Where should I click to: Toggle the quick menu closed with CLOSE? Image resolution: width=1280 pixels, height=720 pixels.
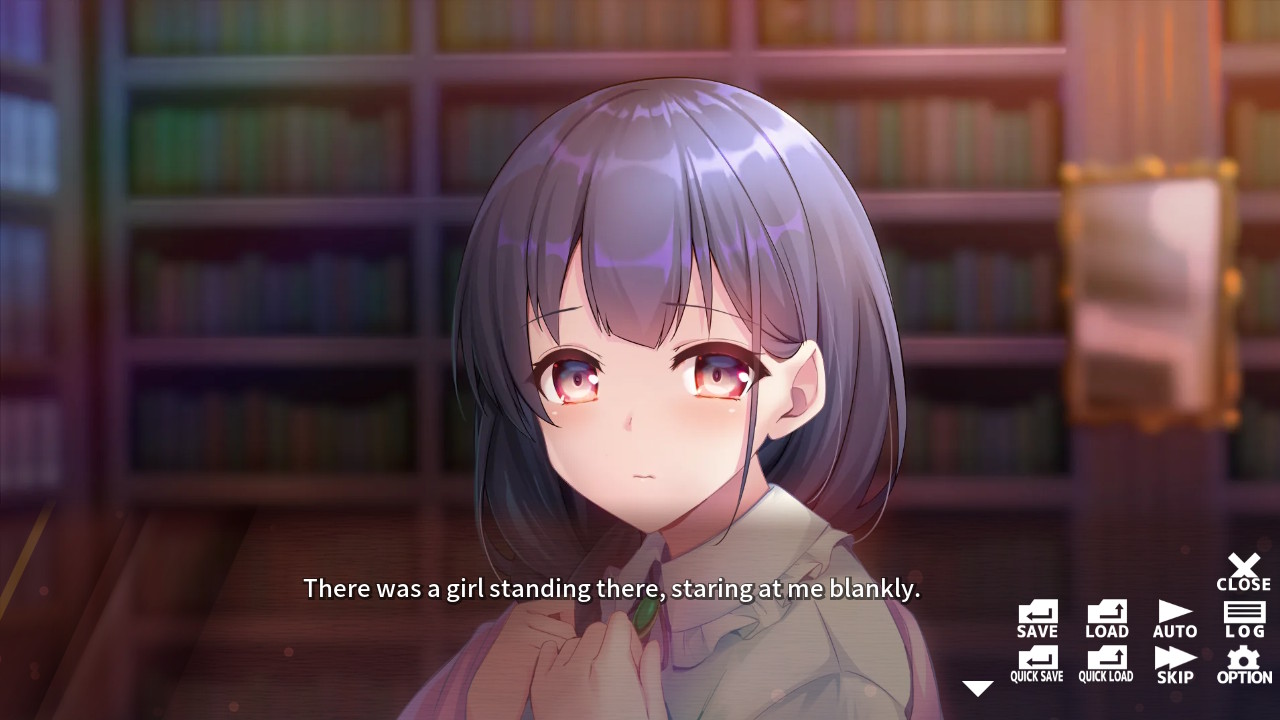point(1244,568)
